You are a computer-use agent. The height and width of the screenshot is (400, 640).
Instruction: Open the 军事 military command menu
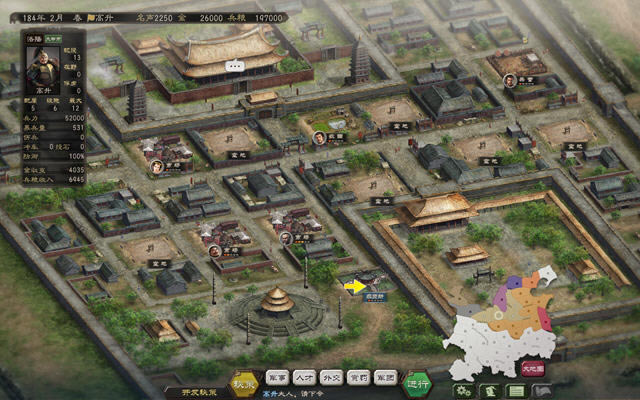point(277,378)
